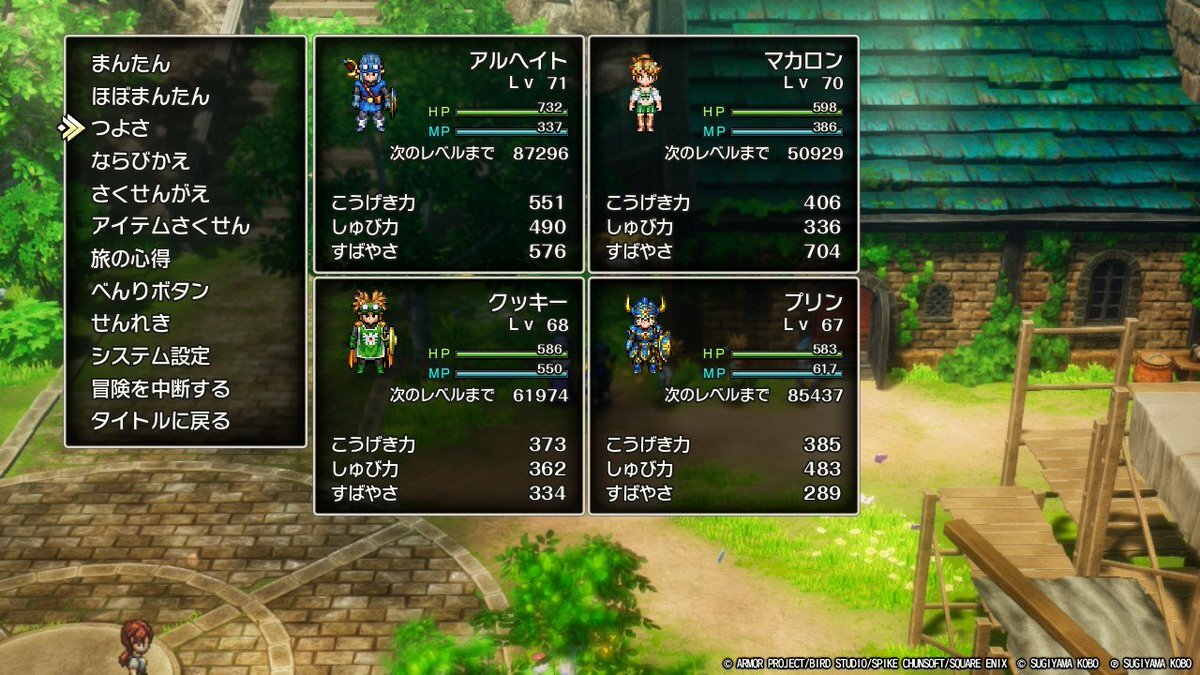The height and width of the screenshot is (675, 1200).
Task: Choose アイテムさくせん in the menu
Action: click(170, 226)
